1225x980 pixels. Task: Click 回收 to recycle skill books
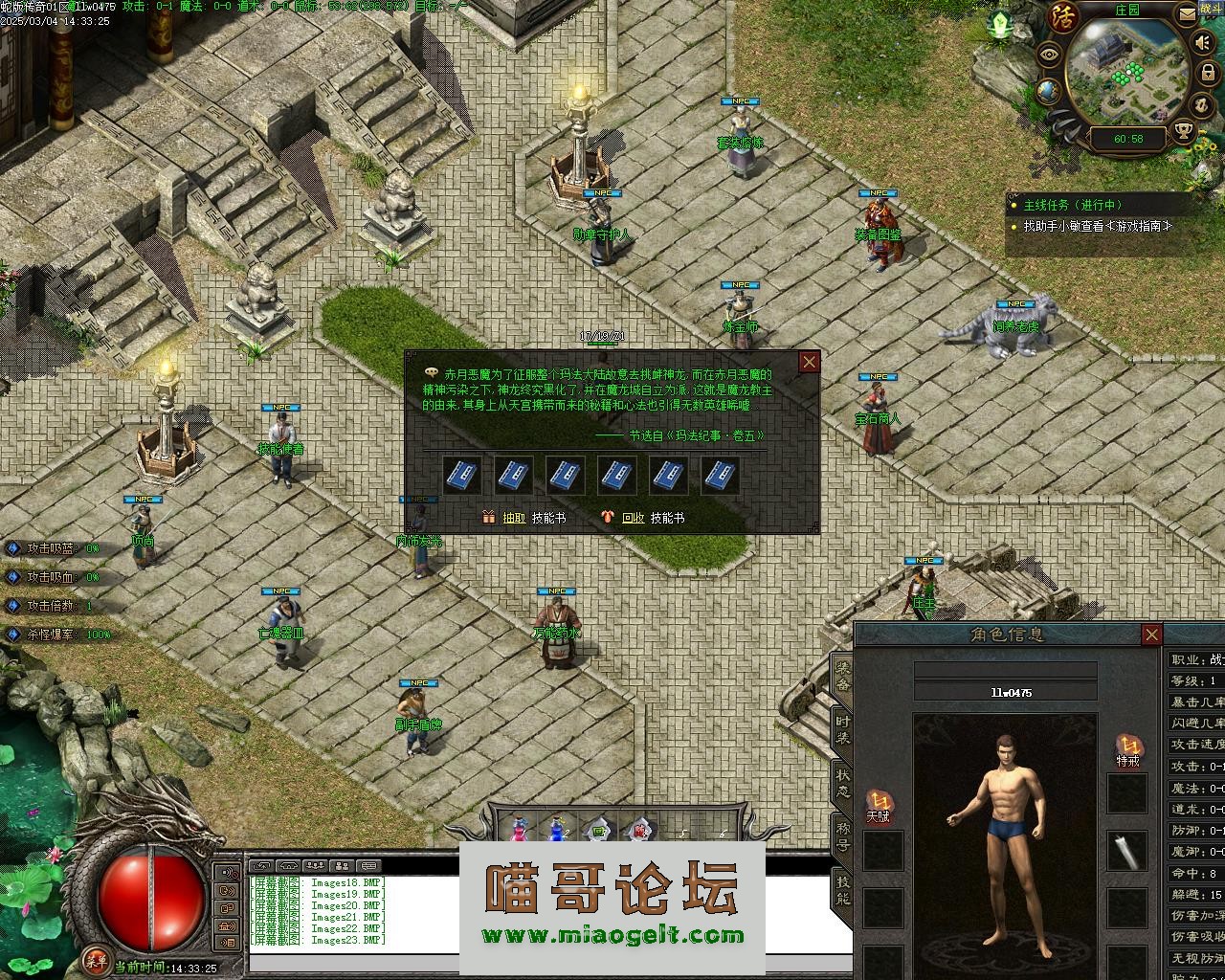633,518
